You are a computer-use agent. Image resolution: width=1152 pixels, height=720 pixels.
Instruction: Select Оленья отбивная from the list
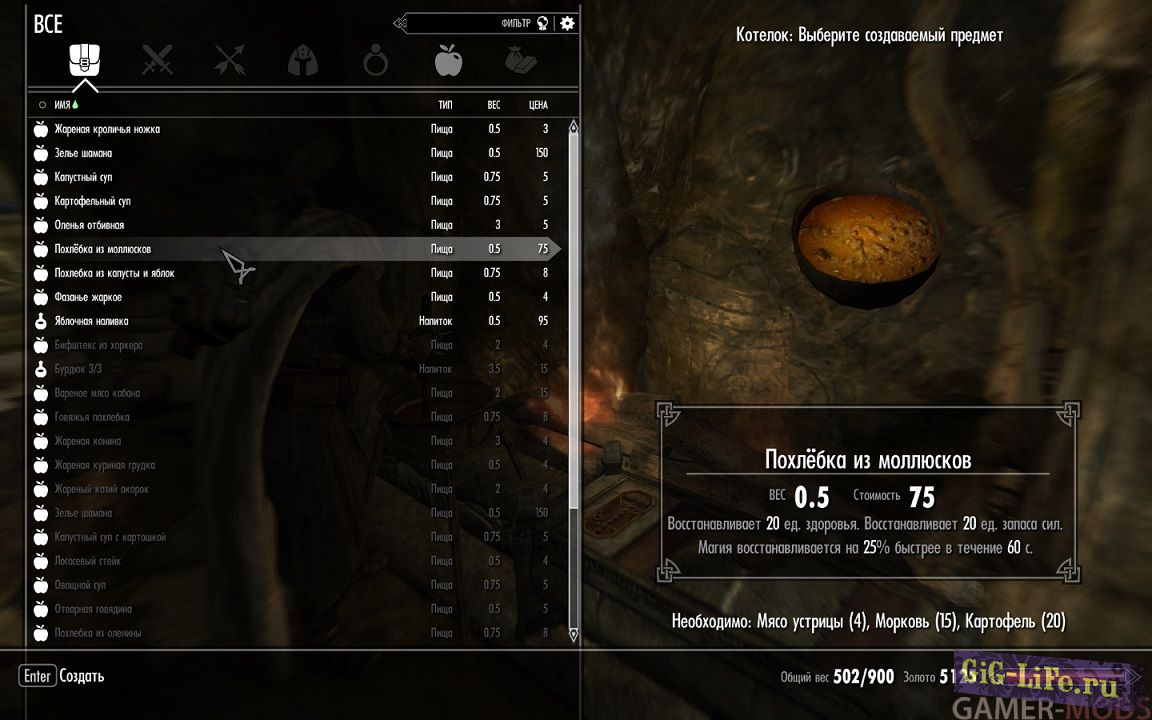coord(89,225)
